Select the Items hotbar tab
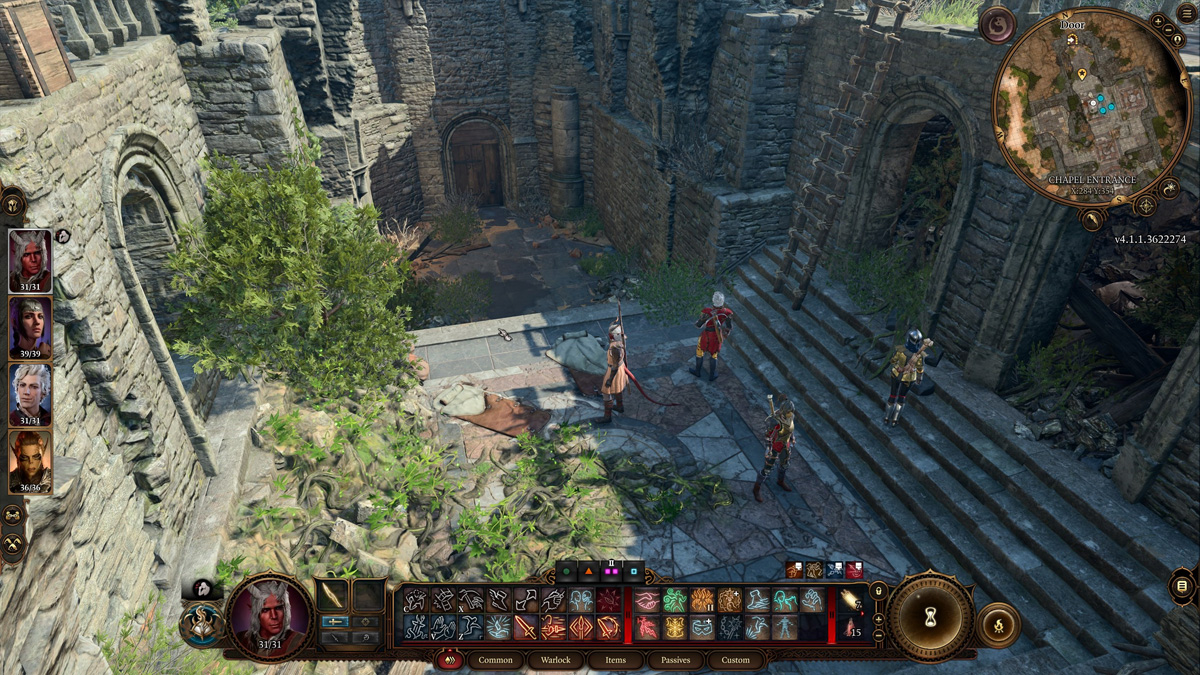Image resolution: width=1200 pixels, height=675 pixels. 615,660
